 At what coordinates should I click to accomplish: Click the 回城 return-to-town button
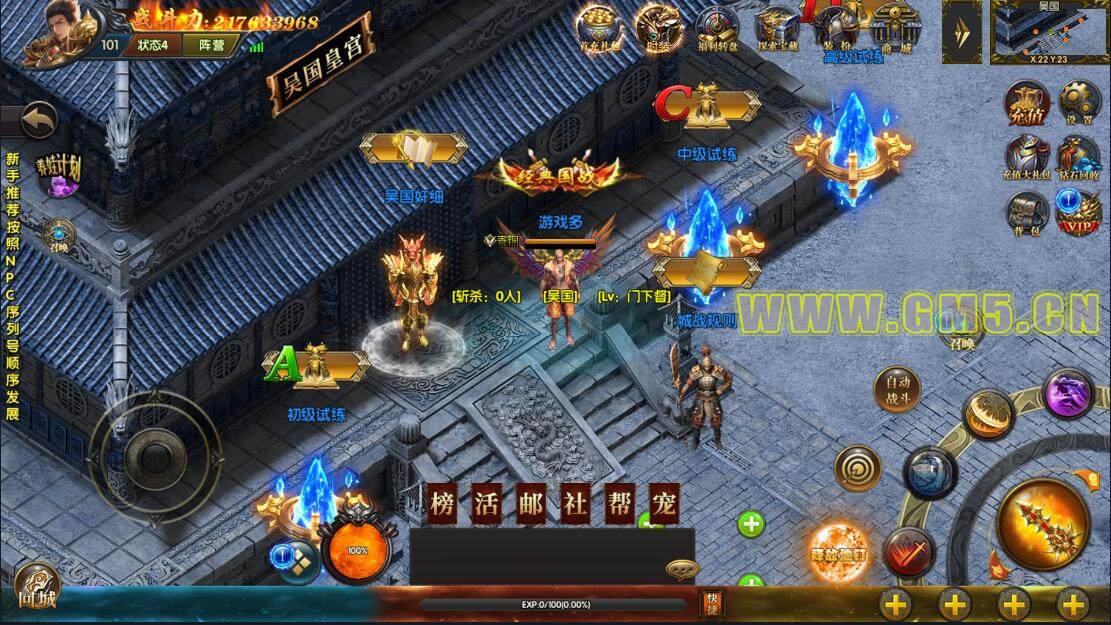tap(37, 588)
